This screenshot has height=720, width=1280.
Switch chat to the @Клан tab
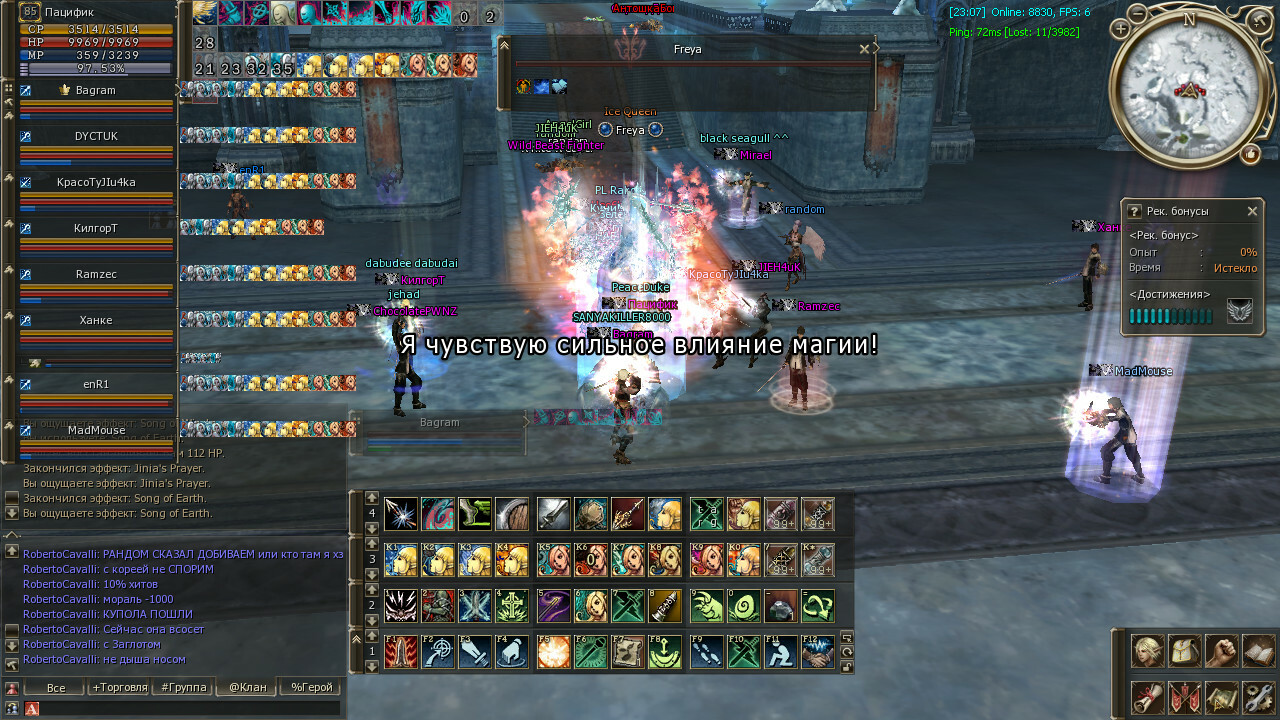[247, 688]
